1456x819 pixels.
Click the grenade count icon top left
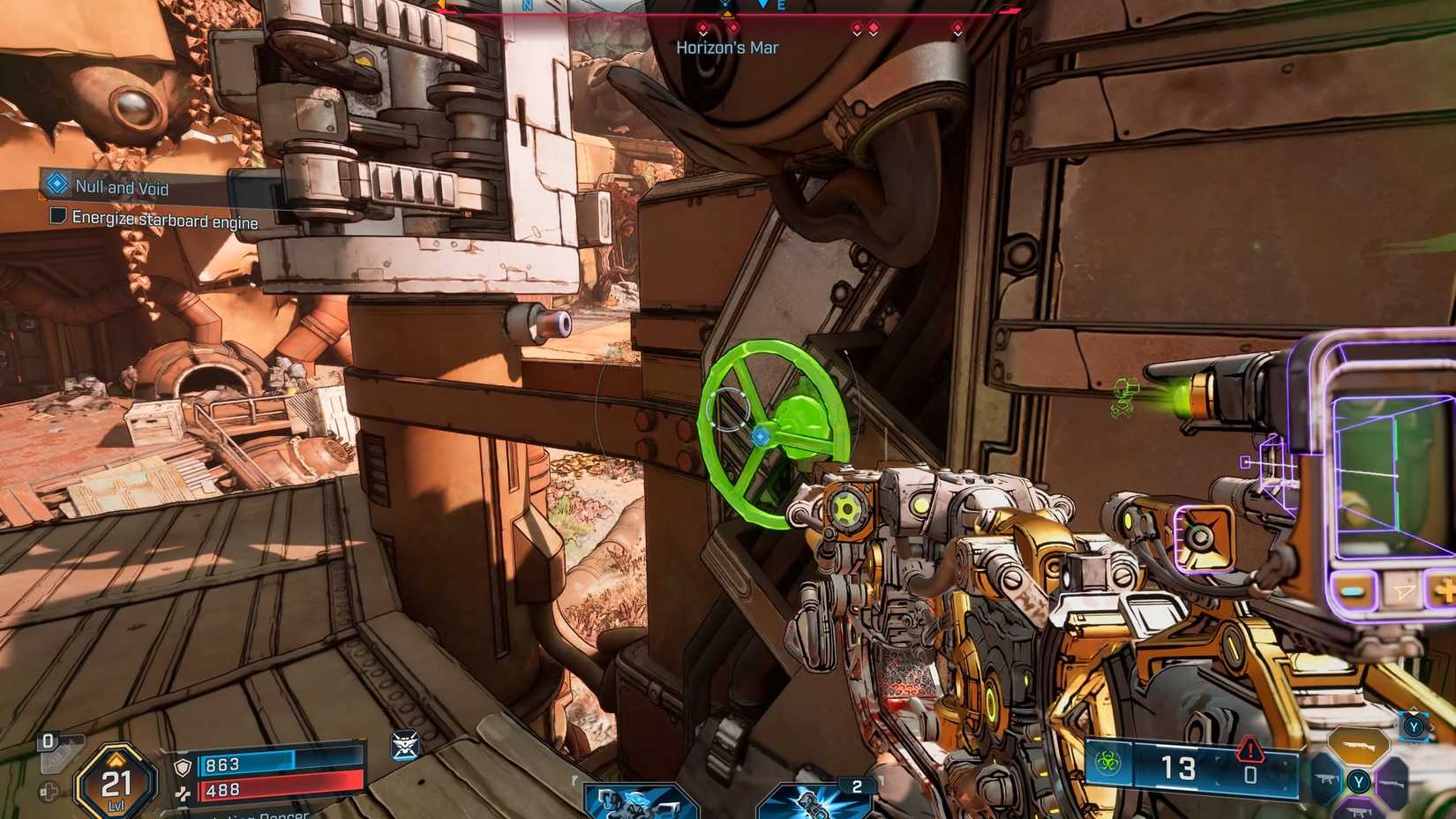point(47,740)
